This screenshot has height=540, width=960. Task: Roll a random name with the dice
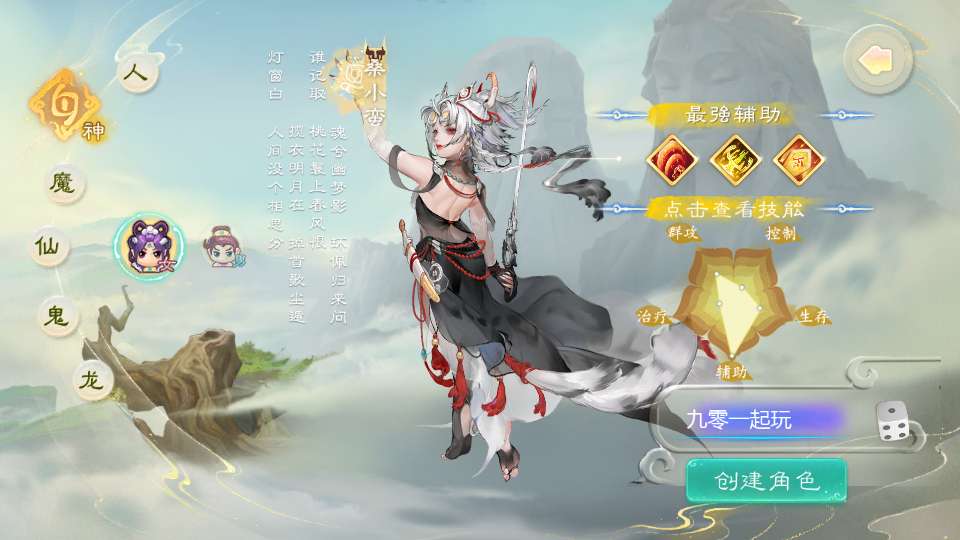[x=892, y=421]
